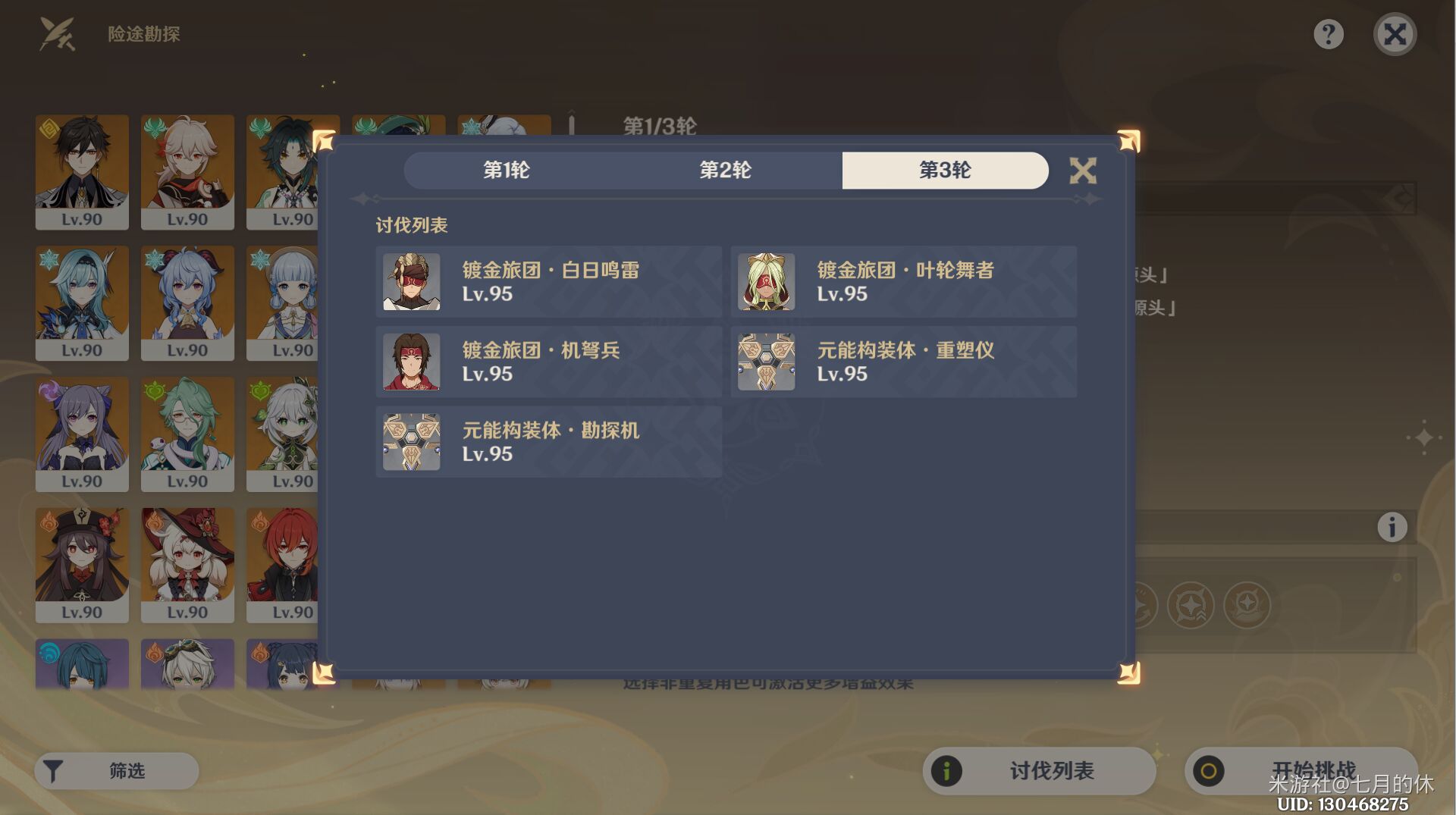Viewport: 1456px width, 815px height.
Task: Select Eula's character portrait
Action: point(82,303)
